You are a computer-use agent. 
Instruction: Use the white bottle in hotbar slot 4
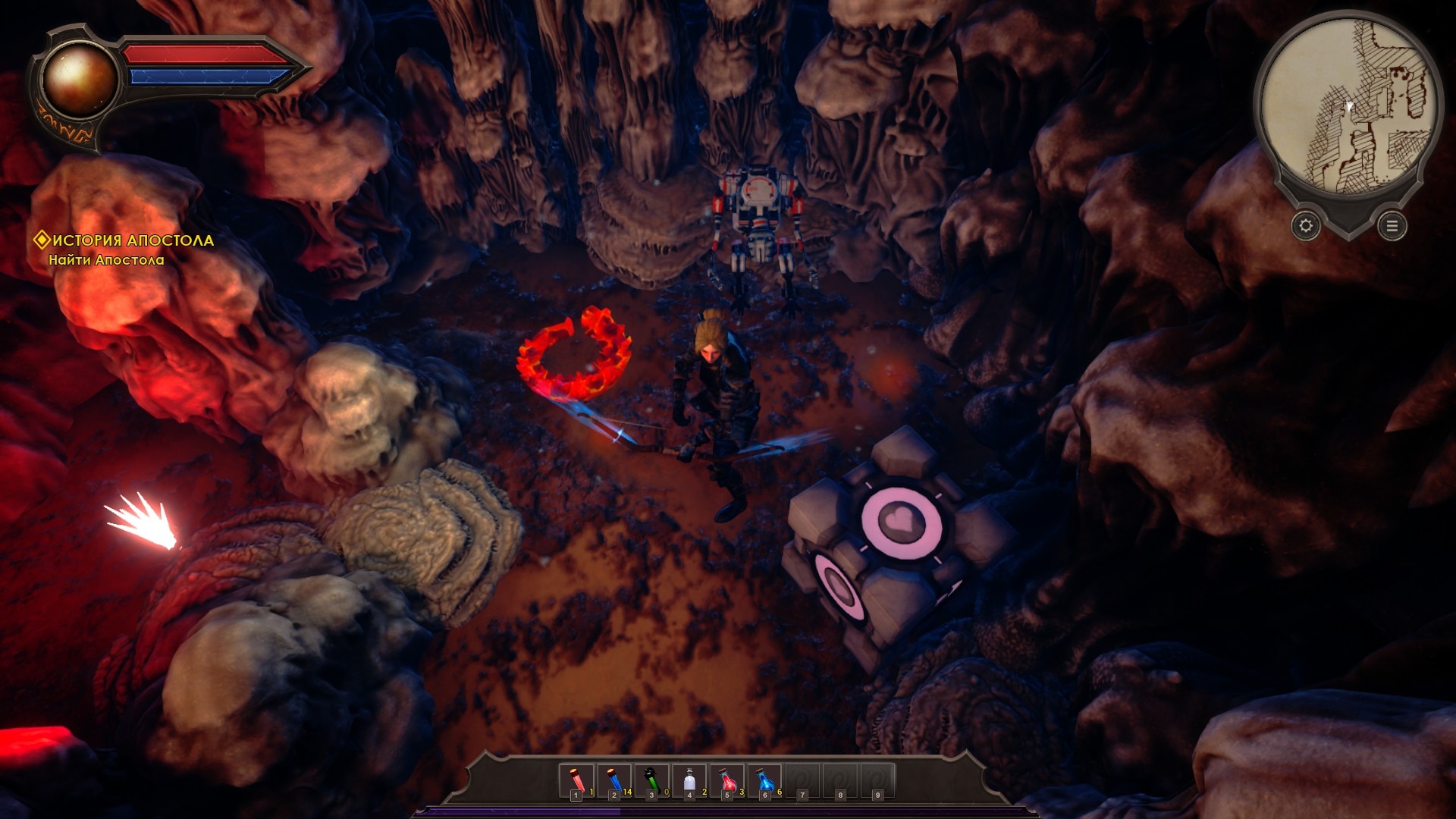point(689,781)
